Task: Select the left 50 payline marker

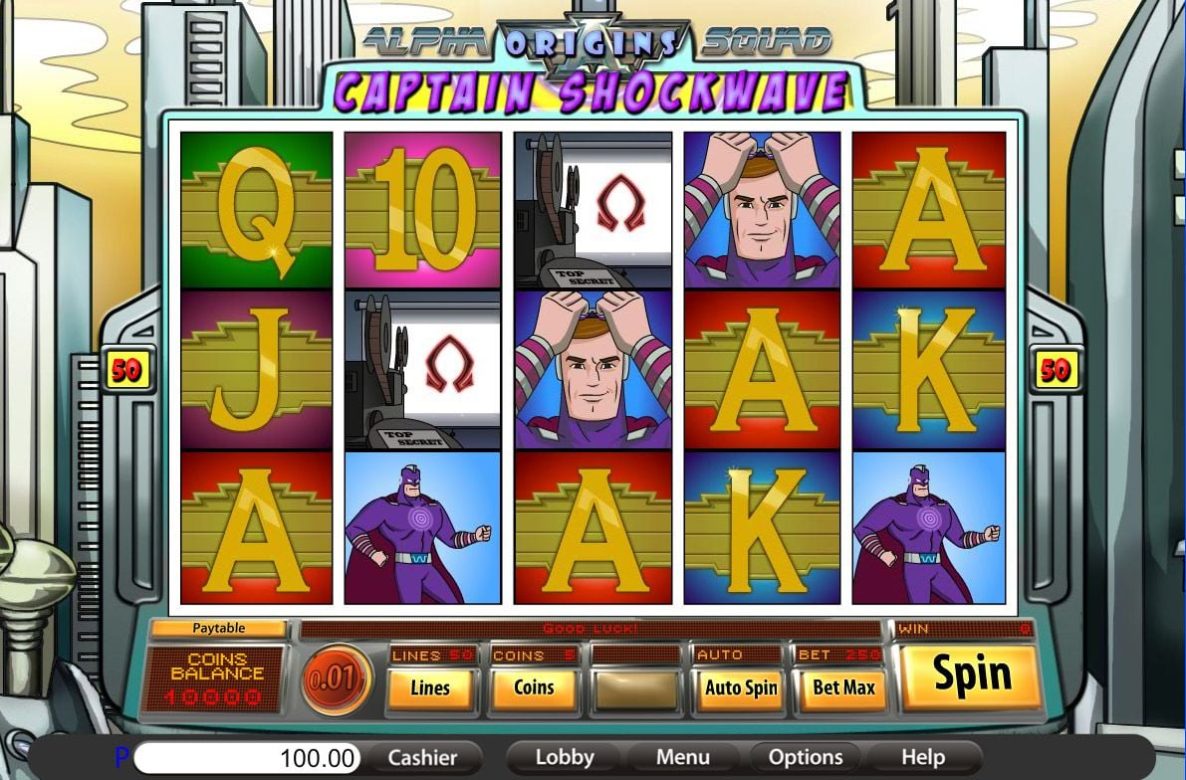Action: tap(127, 371)
